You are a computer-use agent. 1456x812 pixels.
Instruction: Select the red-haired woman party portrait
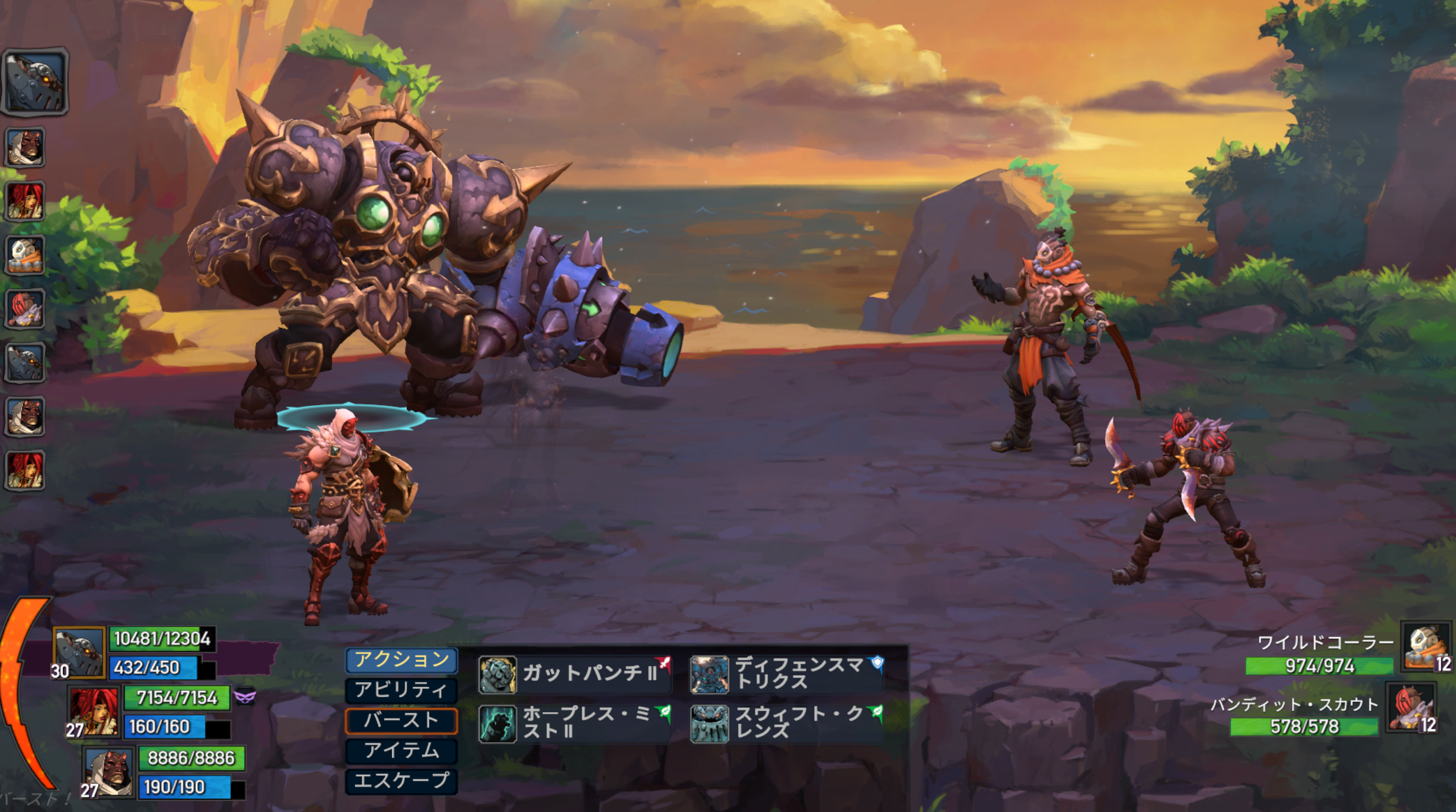coord(93,712)
